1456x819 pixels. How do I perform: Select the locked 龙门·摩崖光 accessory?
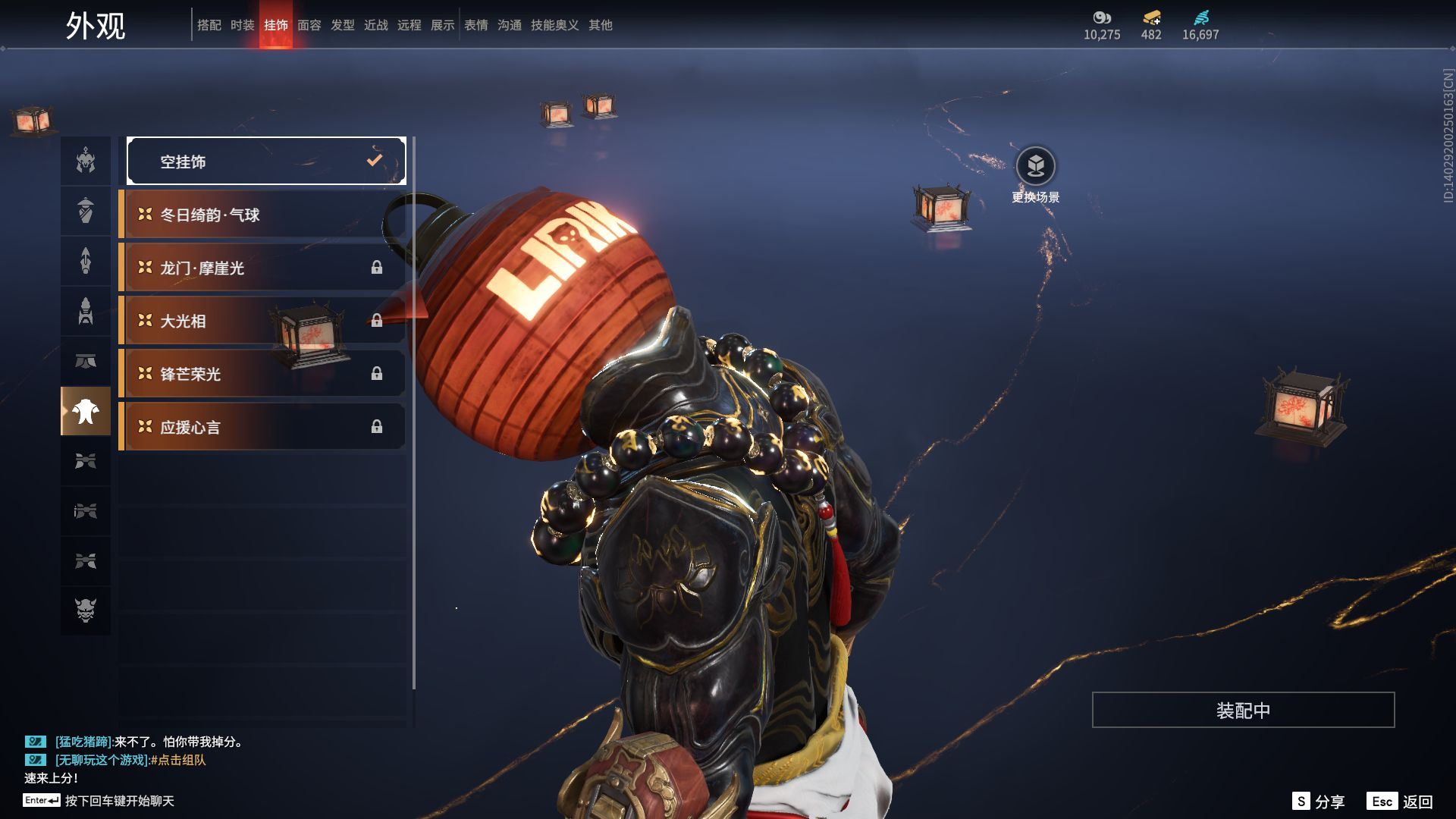click(262, 268)
